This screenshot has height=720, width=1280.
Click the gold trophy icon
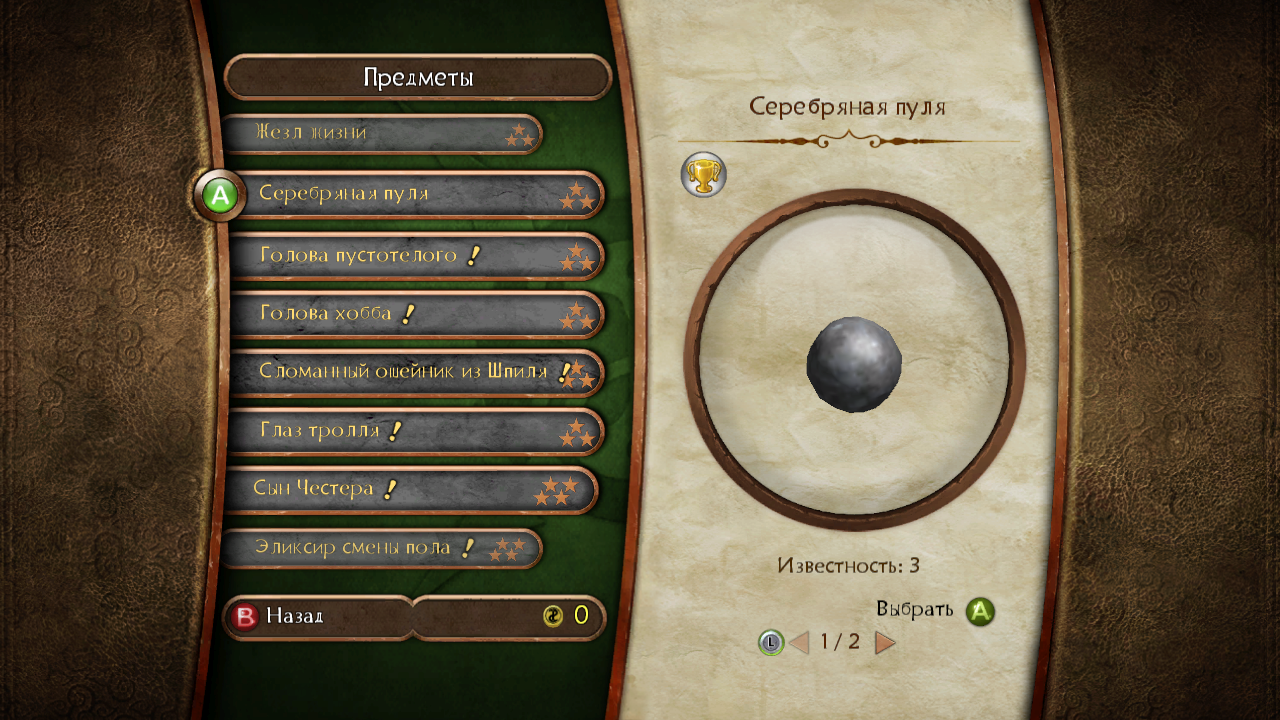coord(703,175)
